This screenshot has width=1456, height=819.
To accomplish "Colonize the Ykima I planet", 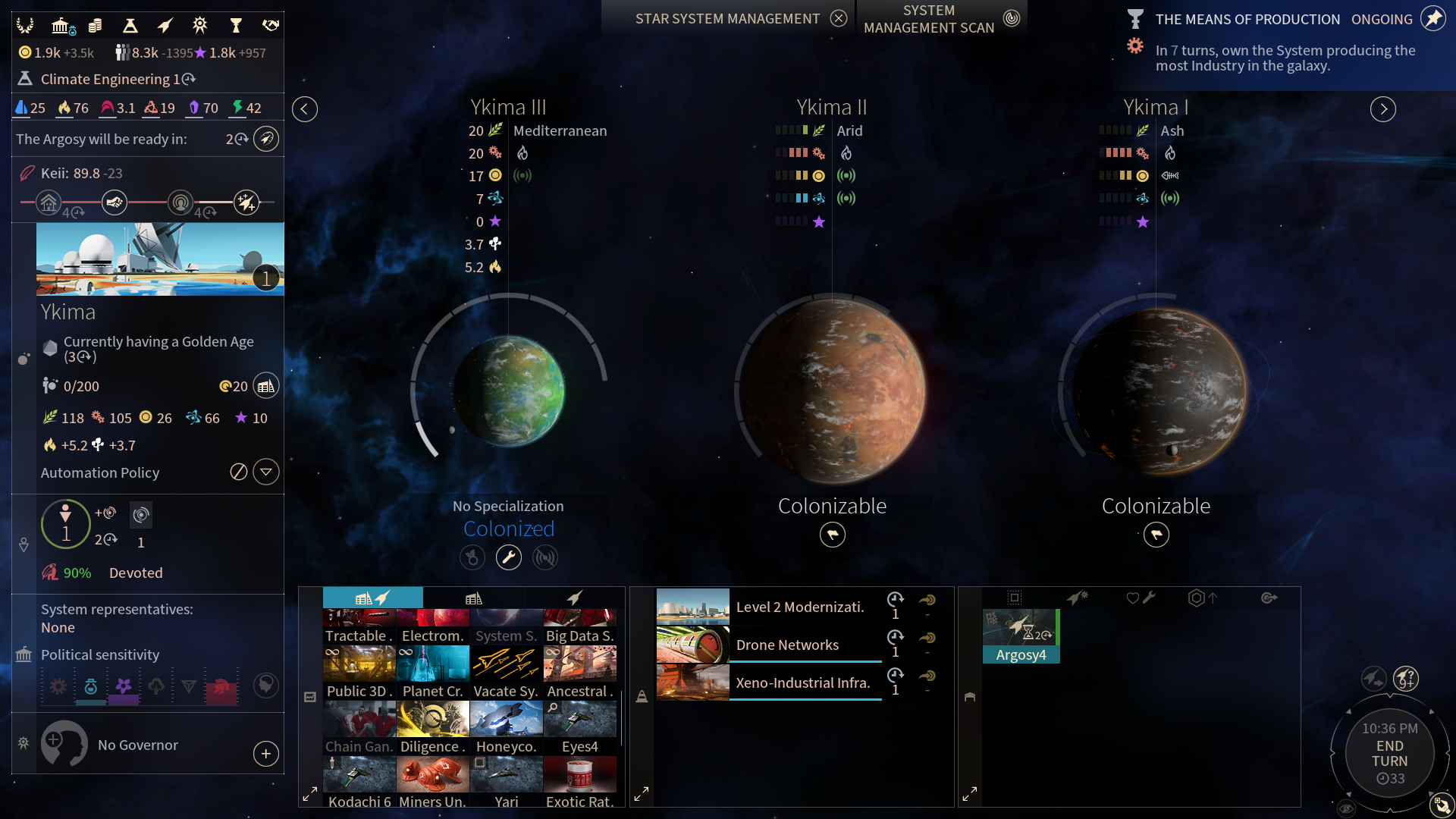I will pos(1156,535).
